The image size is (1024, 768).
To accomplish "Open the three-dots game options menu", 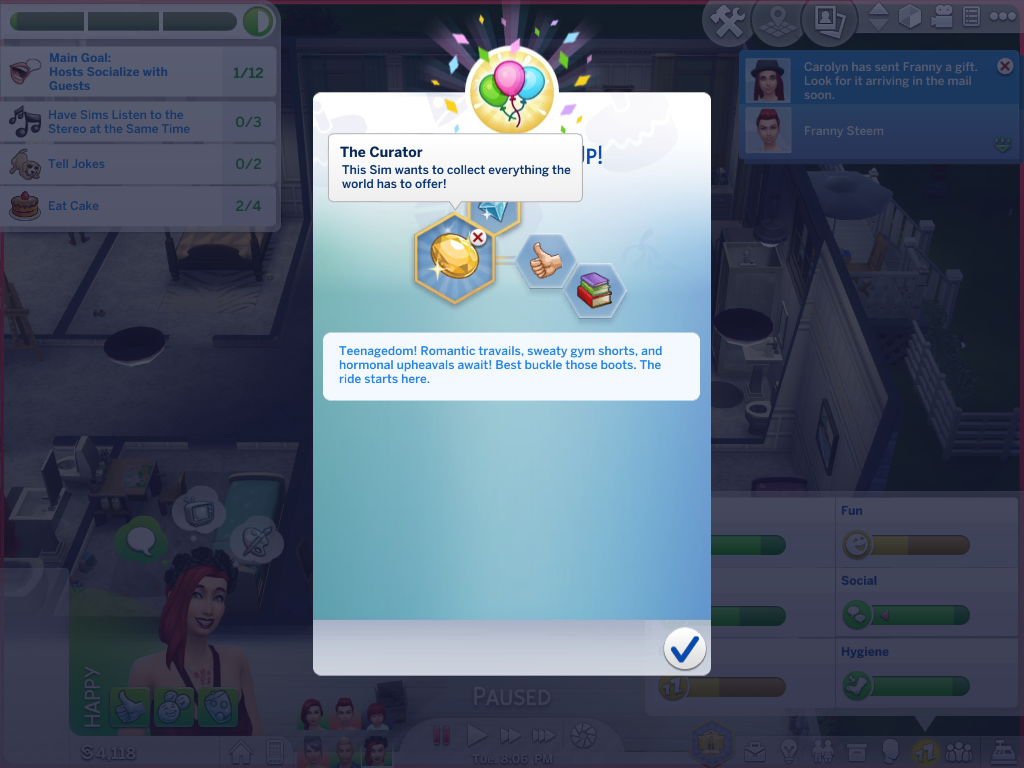I will 1002,16.
